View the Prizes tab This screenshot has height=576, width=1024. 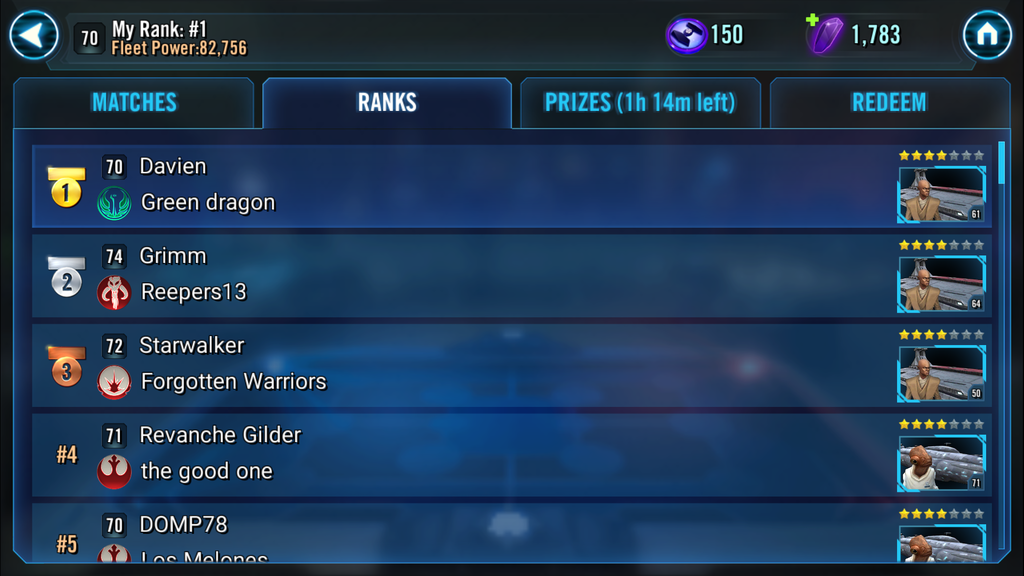(640, 103)
